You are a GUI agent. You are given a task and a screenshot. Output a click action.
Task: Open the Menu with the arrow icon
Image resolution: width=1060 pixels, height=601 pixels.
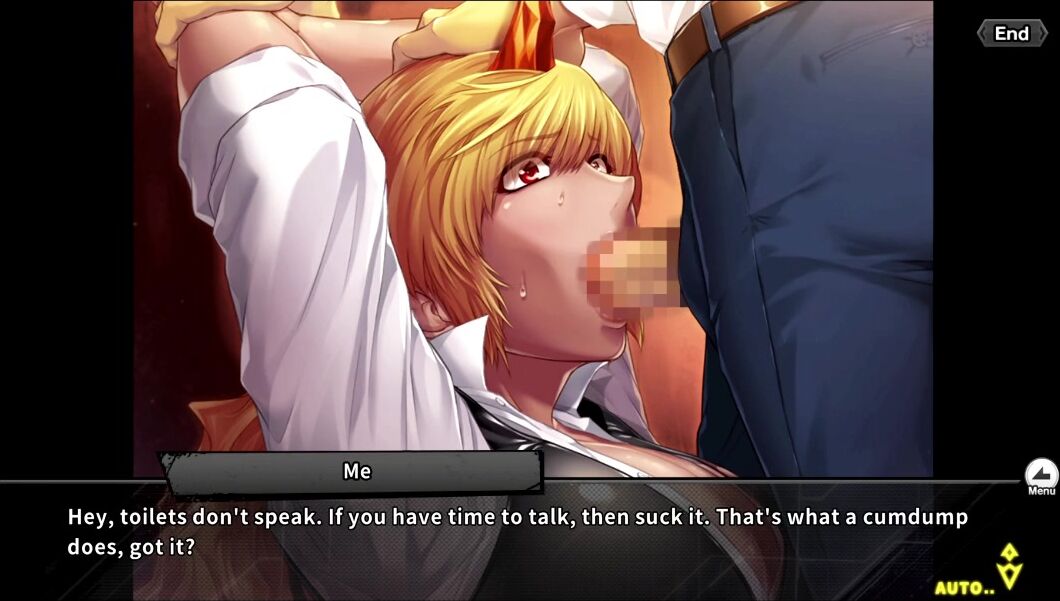[x=1041, y=476]
